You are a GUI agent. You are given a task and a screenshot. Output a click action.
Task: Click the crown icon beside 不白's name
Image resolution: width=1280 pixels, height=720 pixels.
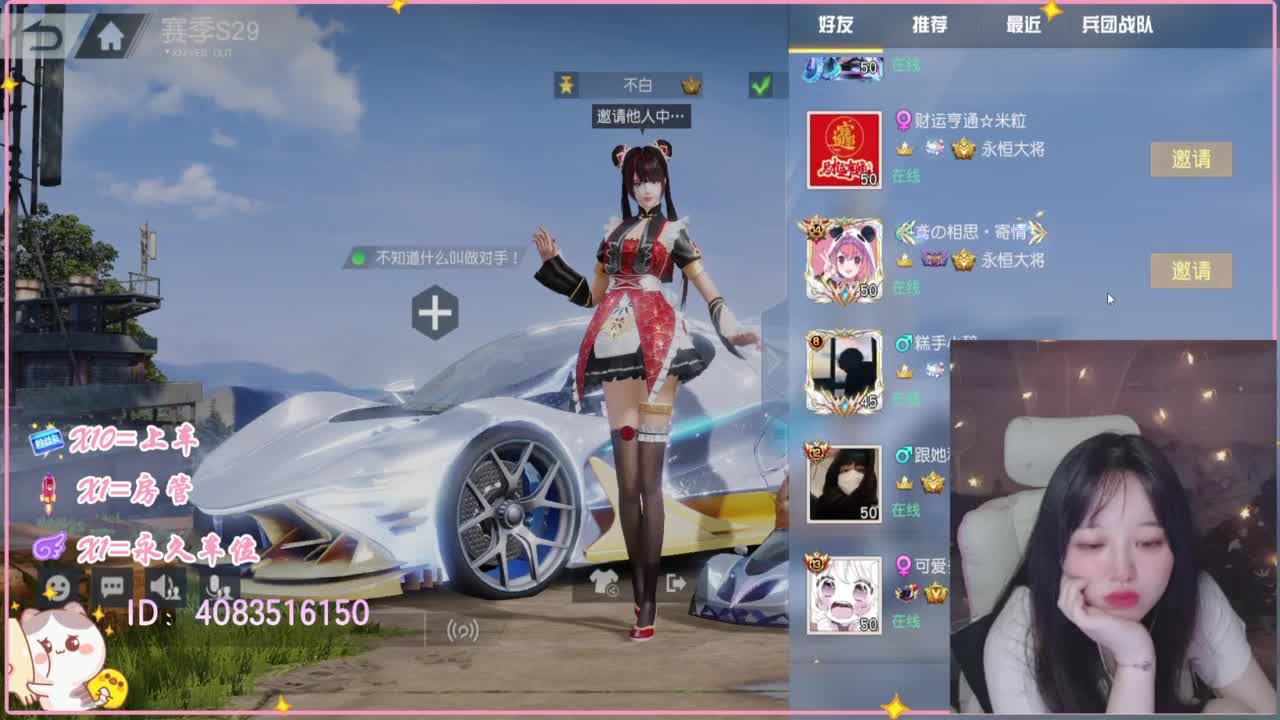[x=691, y=85]
